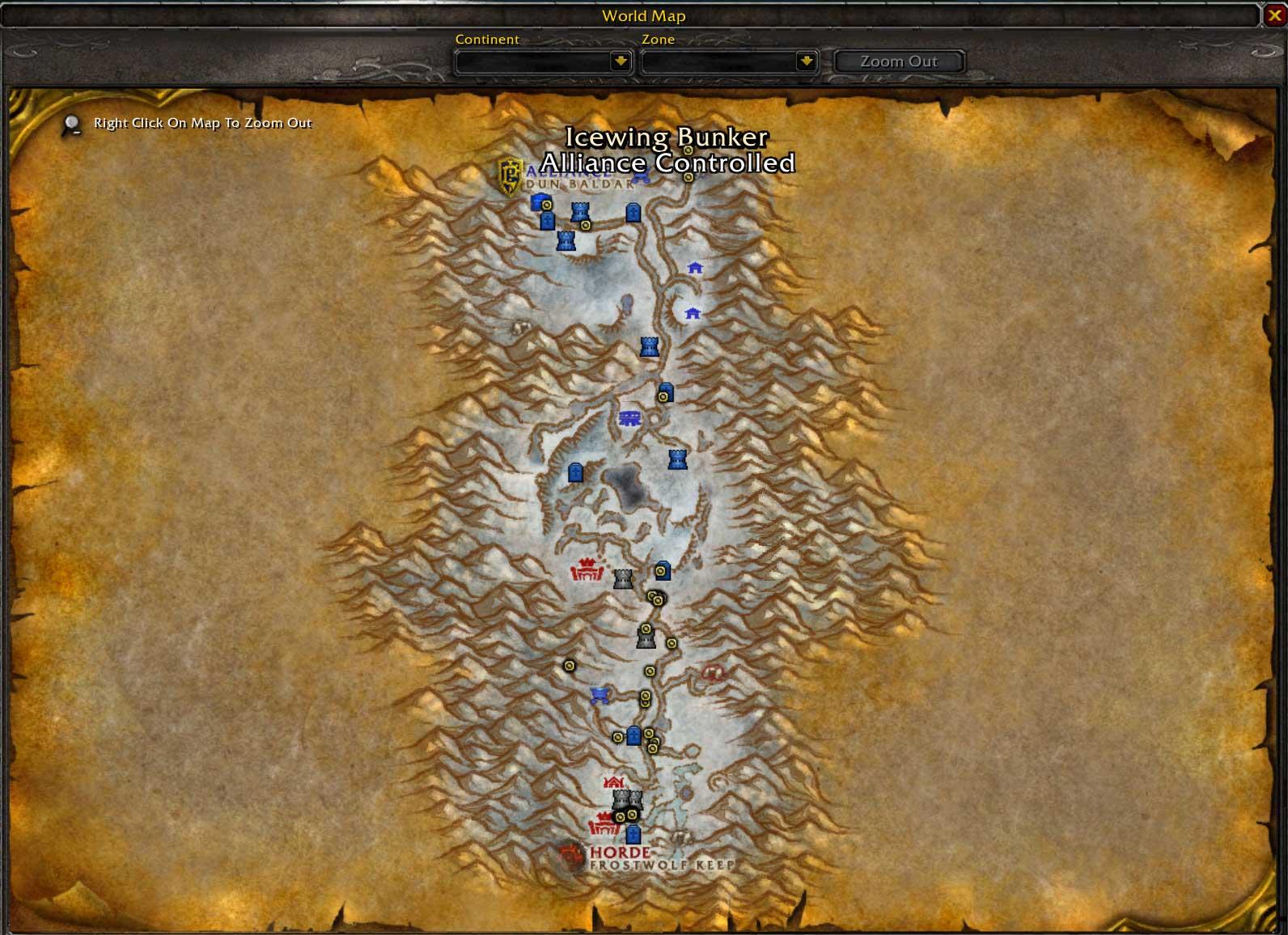Click the Zoom Out button
This screenshot has height=935, width=1288.
[898, 61]
